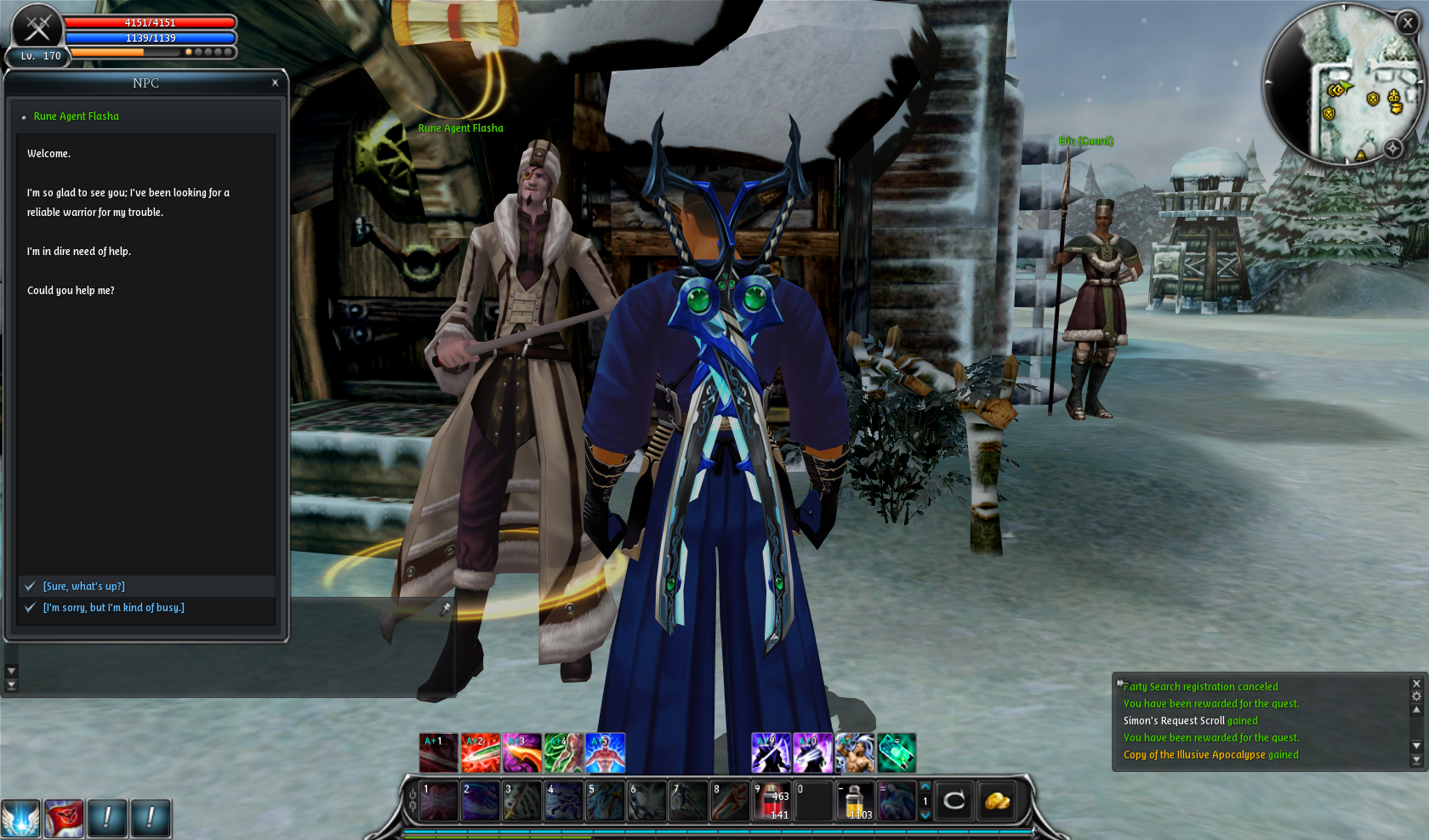The width and height of the screenshot is (1429, 840).
Task: Switch hotbar page with the down arrow
Action: (925, 815)
